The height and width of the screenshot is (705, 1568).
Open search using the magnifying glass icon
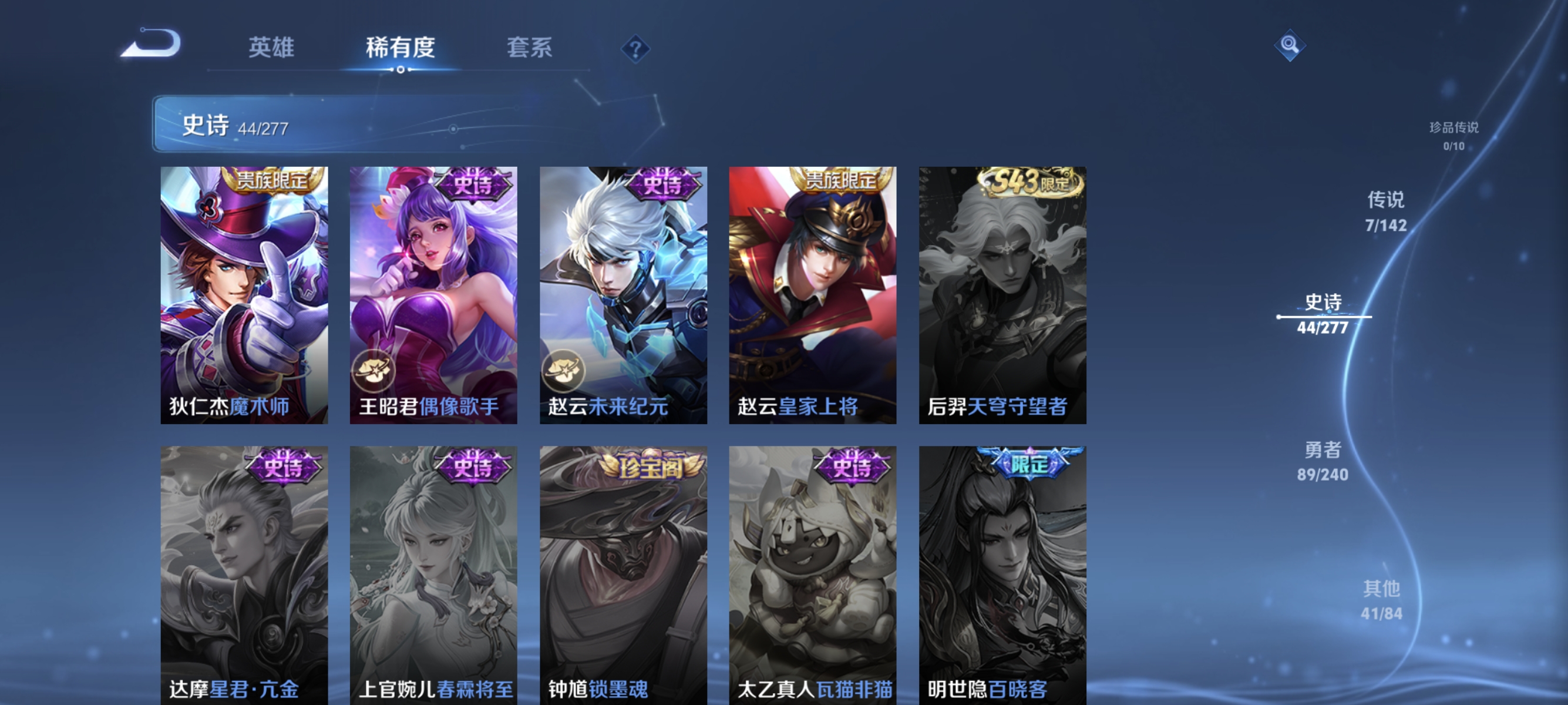click(1290, 45)
